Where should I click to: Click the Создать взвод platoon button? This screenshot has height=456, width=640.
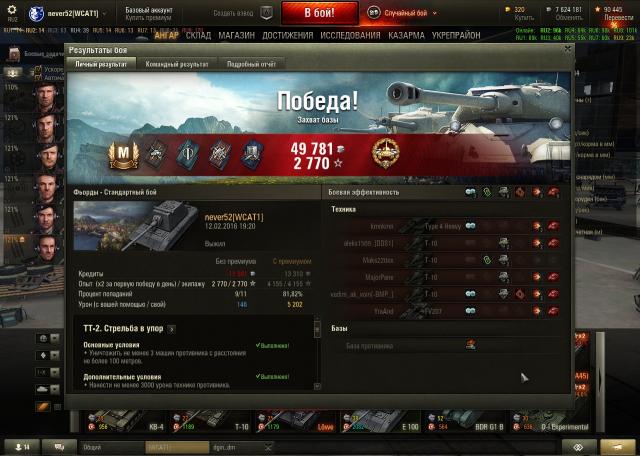pos(242,13)
